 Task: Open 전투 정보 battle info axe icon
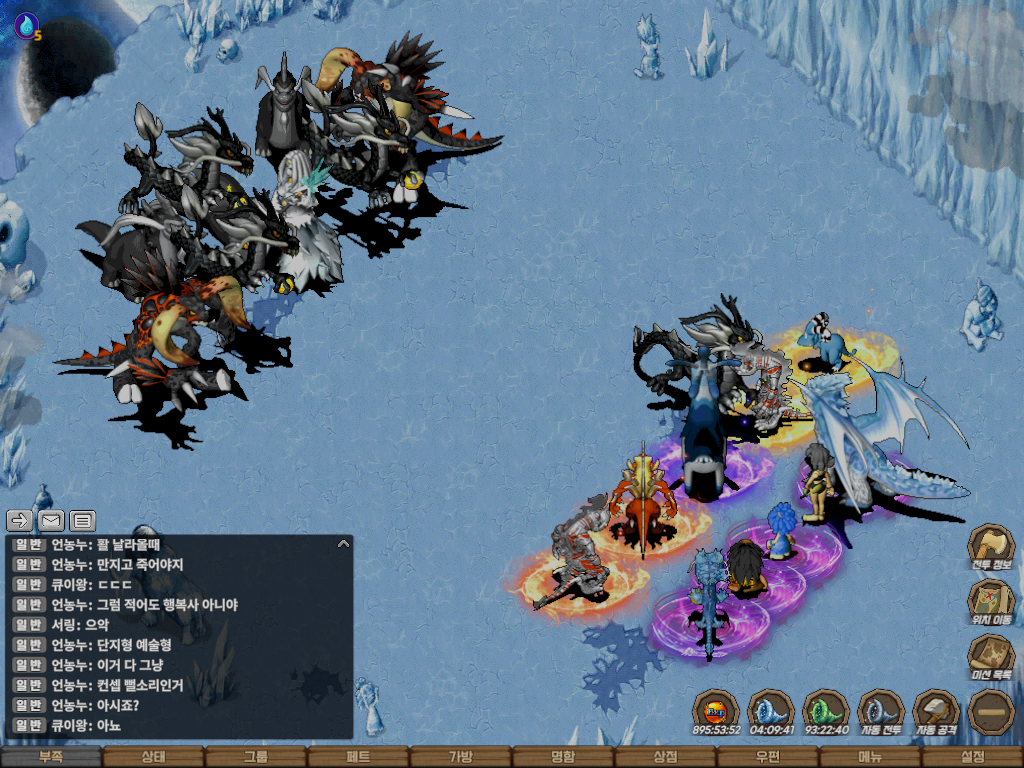(991, 548)
